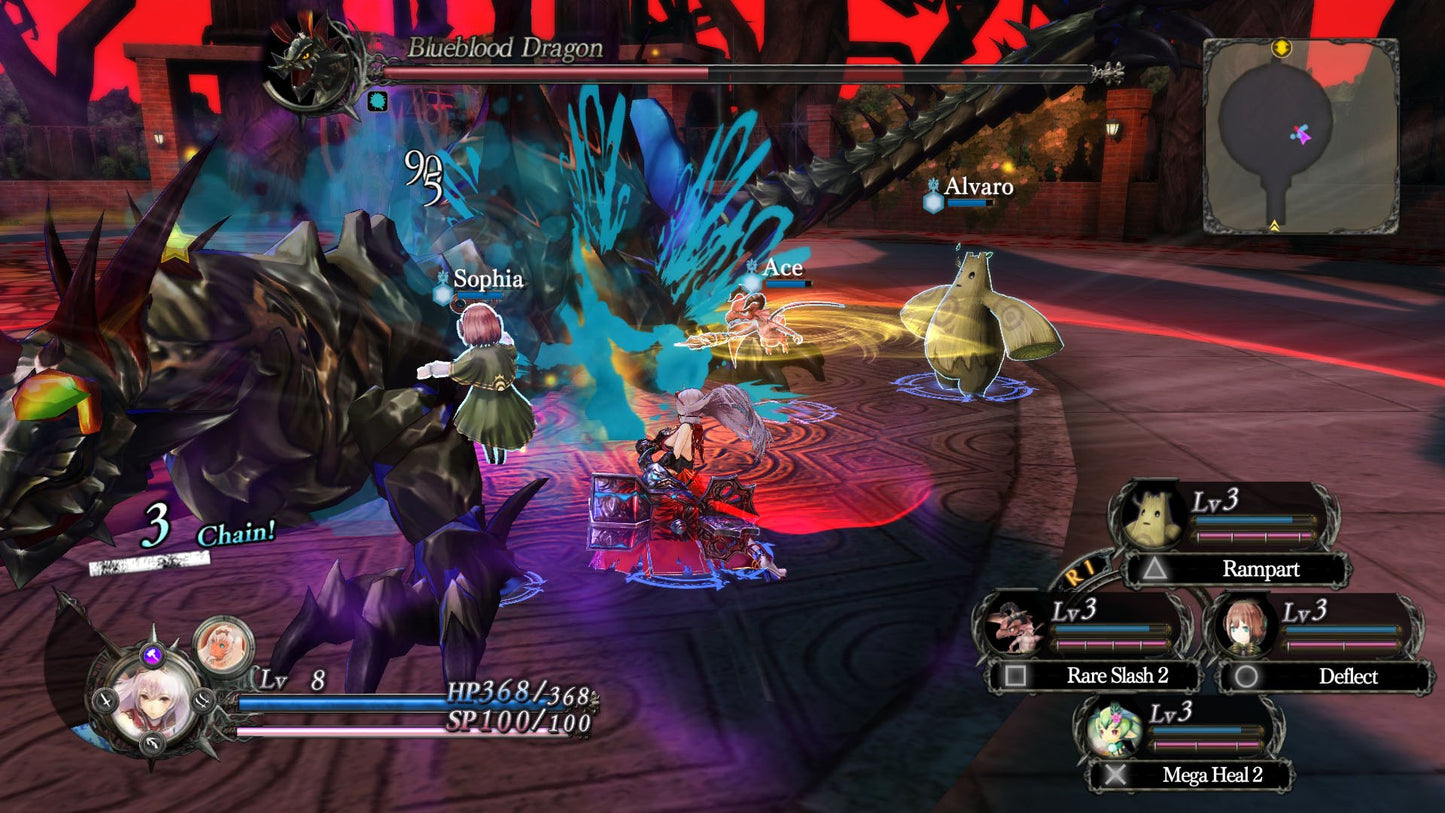Select the quill icon beside the protagonist's face

tap(202, 702)
